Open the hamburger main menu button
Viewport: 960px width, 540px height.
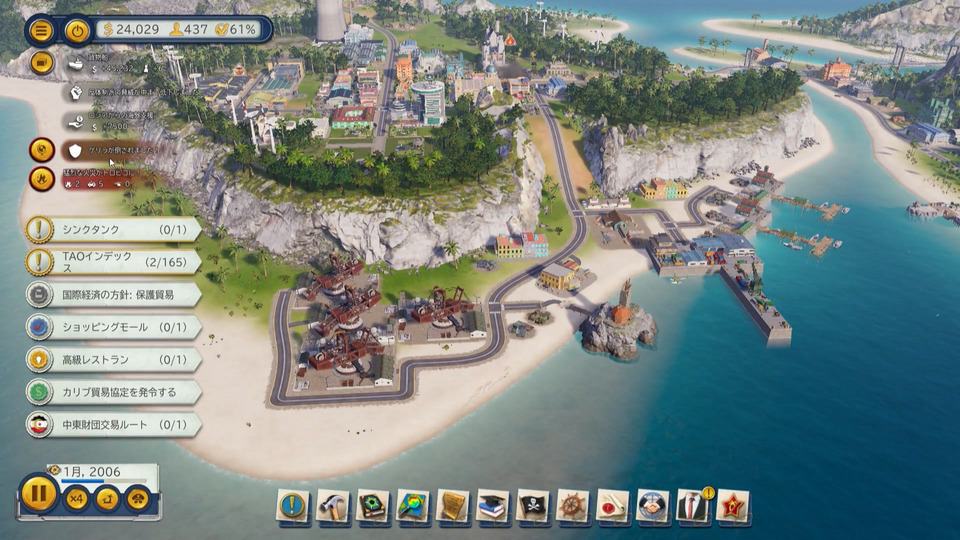coord(41,29)
